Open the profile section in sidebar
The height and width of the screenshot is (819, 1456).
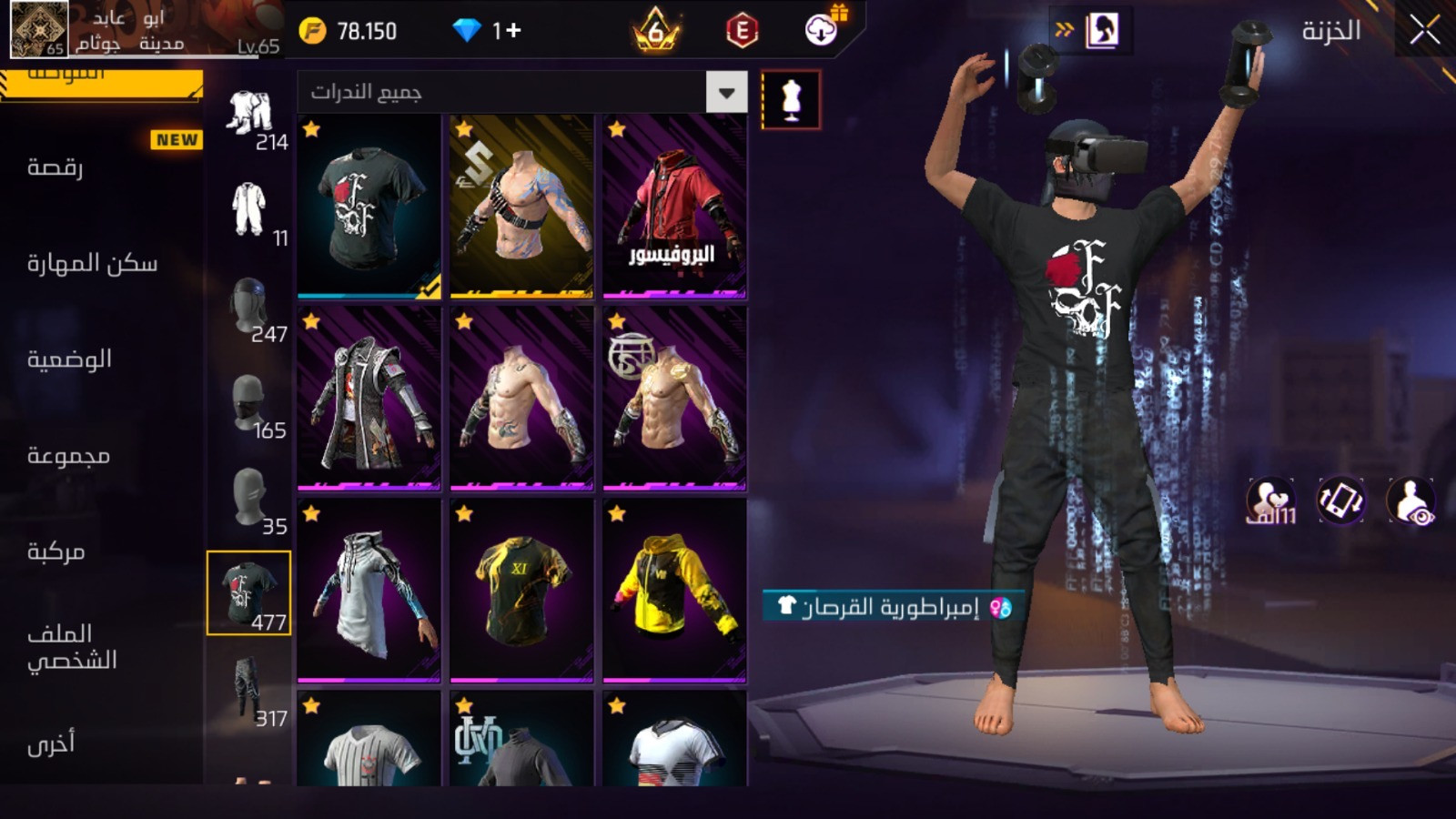click(72, 647)
